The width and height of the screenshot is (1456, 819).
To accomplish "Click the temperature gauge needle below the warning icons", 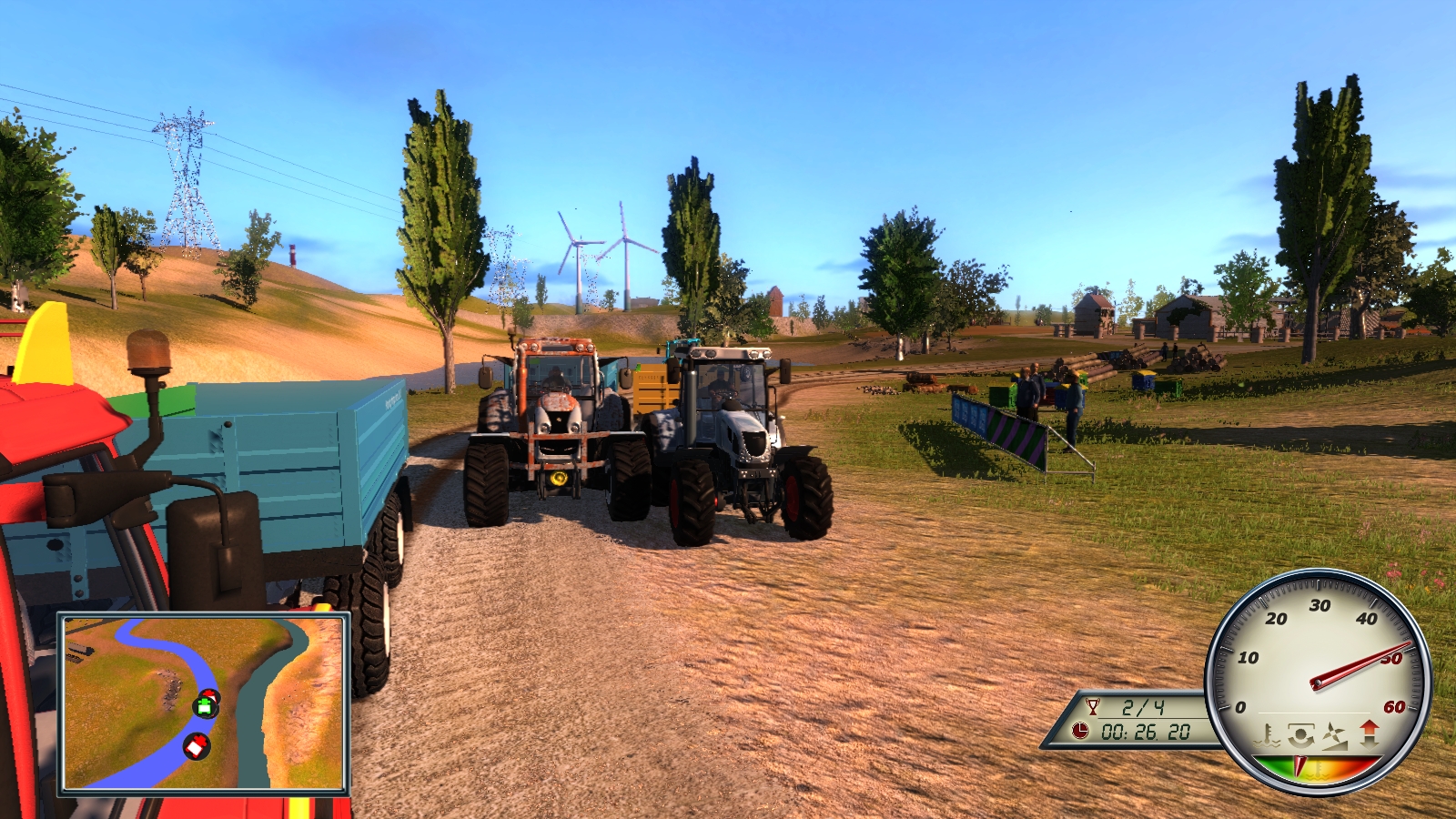I will (x=1299, y=765).
